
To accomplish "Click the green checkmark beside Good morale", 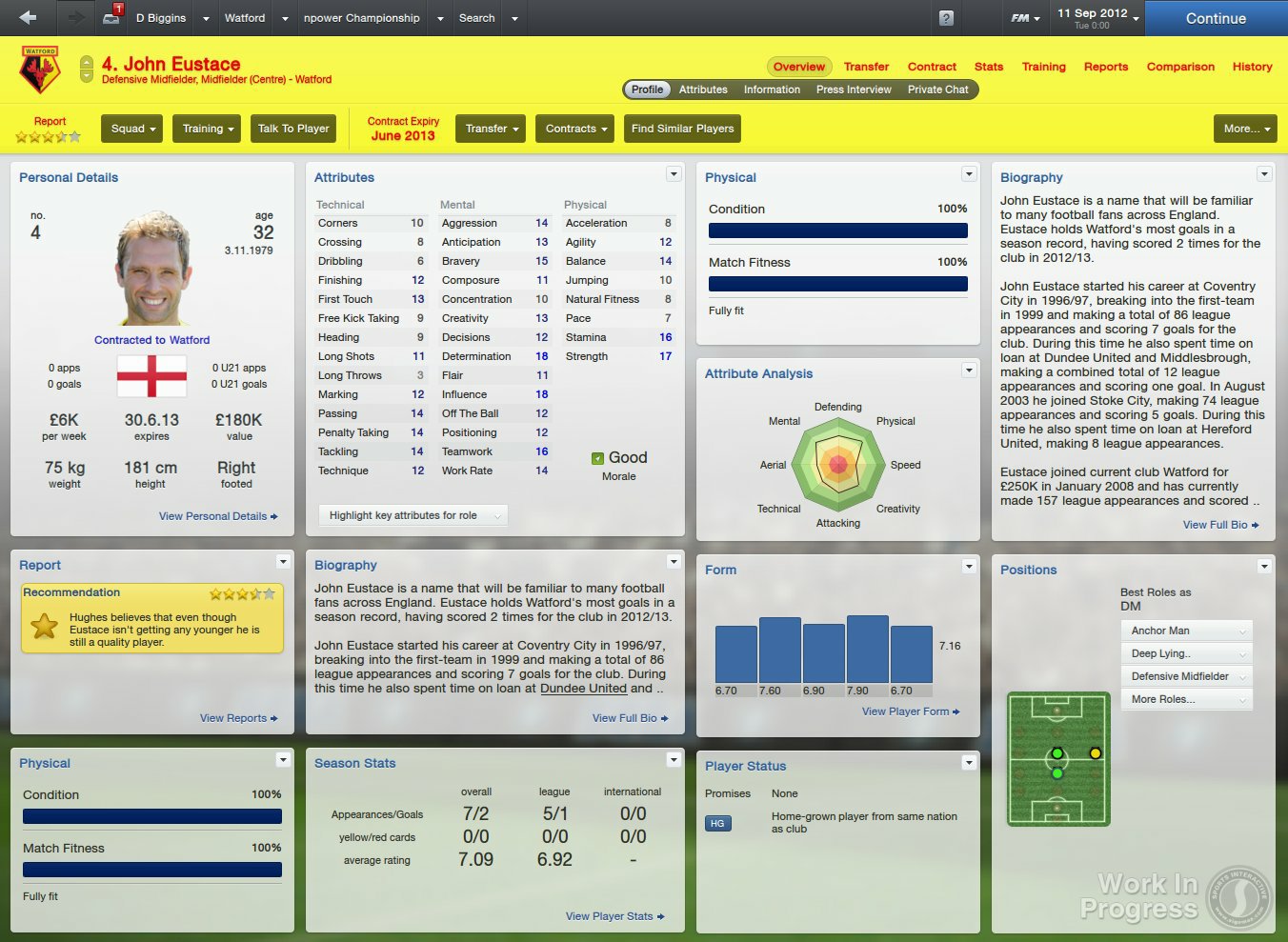I will click(x=596, y=457).
